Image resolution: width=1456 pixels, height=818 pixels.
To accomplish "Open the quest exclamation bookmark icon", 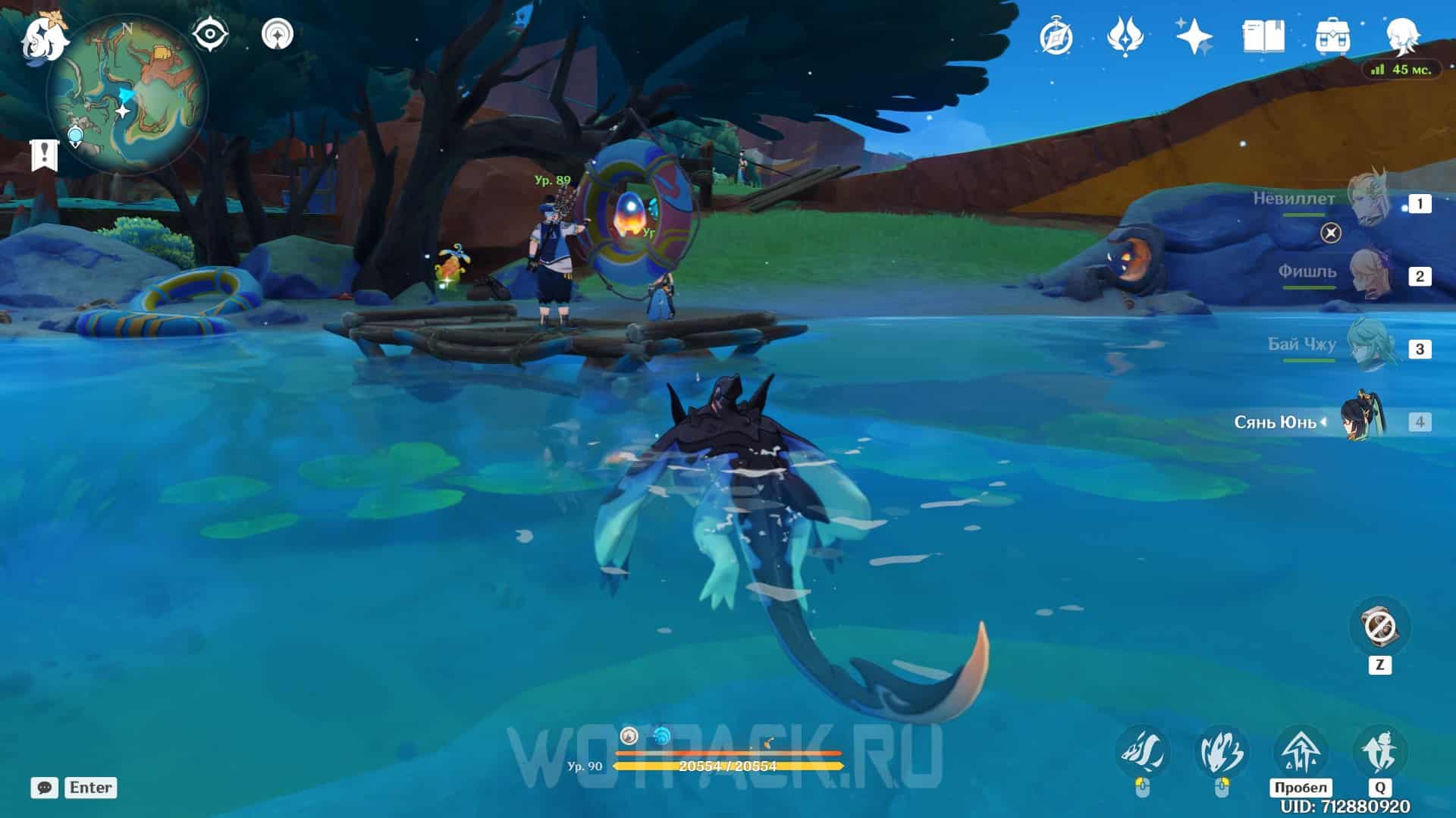I will coord(44,155).
